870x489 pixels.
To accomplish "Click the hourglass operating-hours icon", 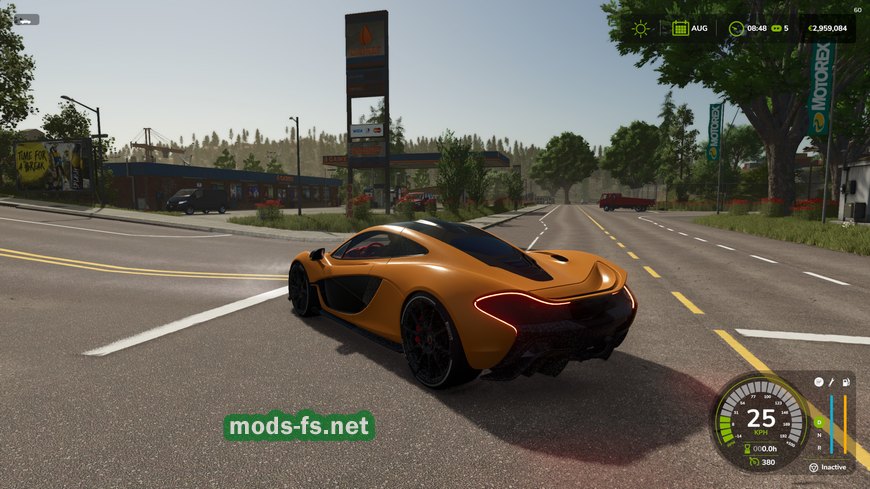I will click(x=746, y=448).
